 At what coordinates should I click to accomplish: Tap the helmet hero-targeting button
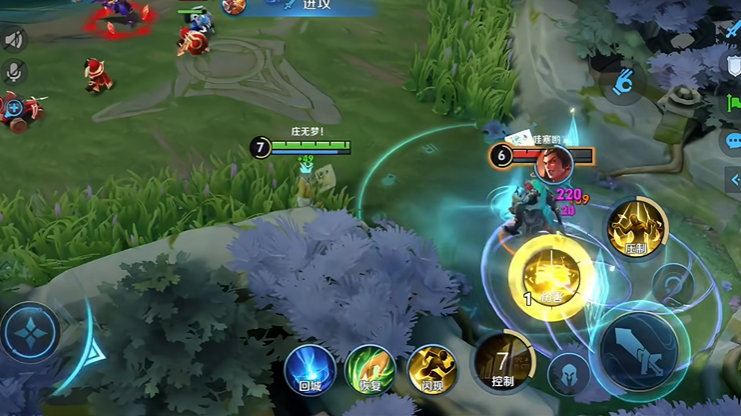click(569, 372)
